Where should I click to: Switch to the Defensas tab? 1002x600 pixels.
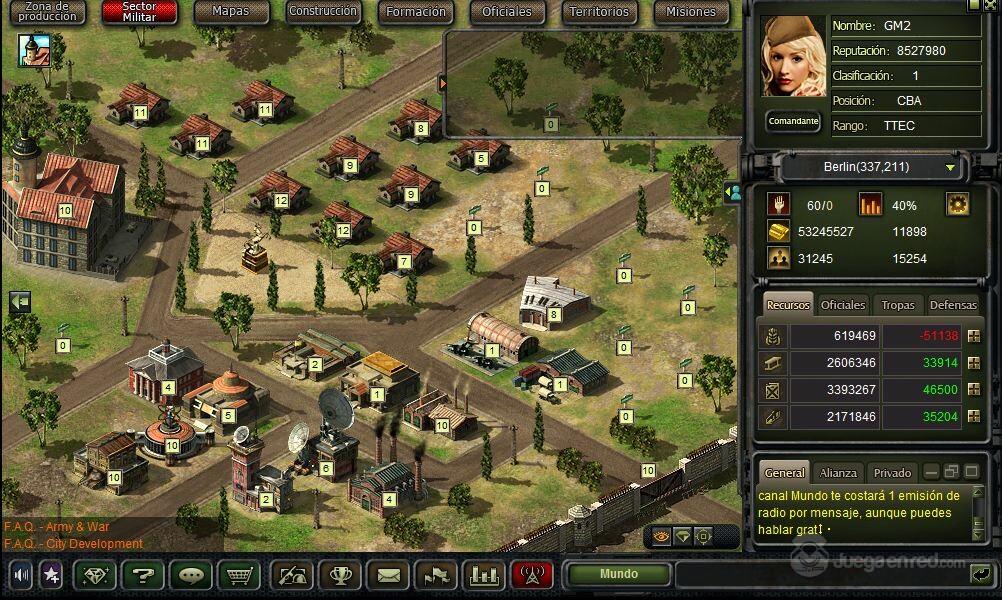953,305
